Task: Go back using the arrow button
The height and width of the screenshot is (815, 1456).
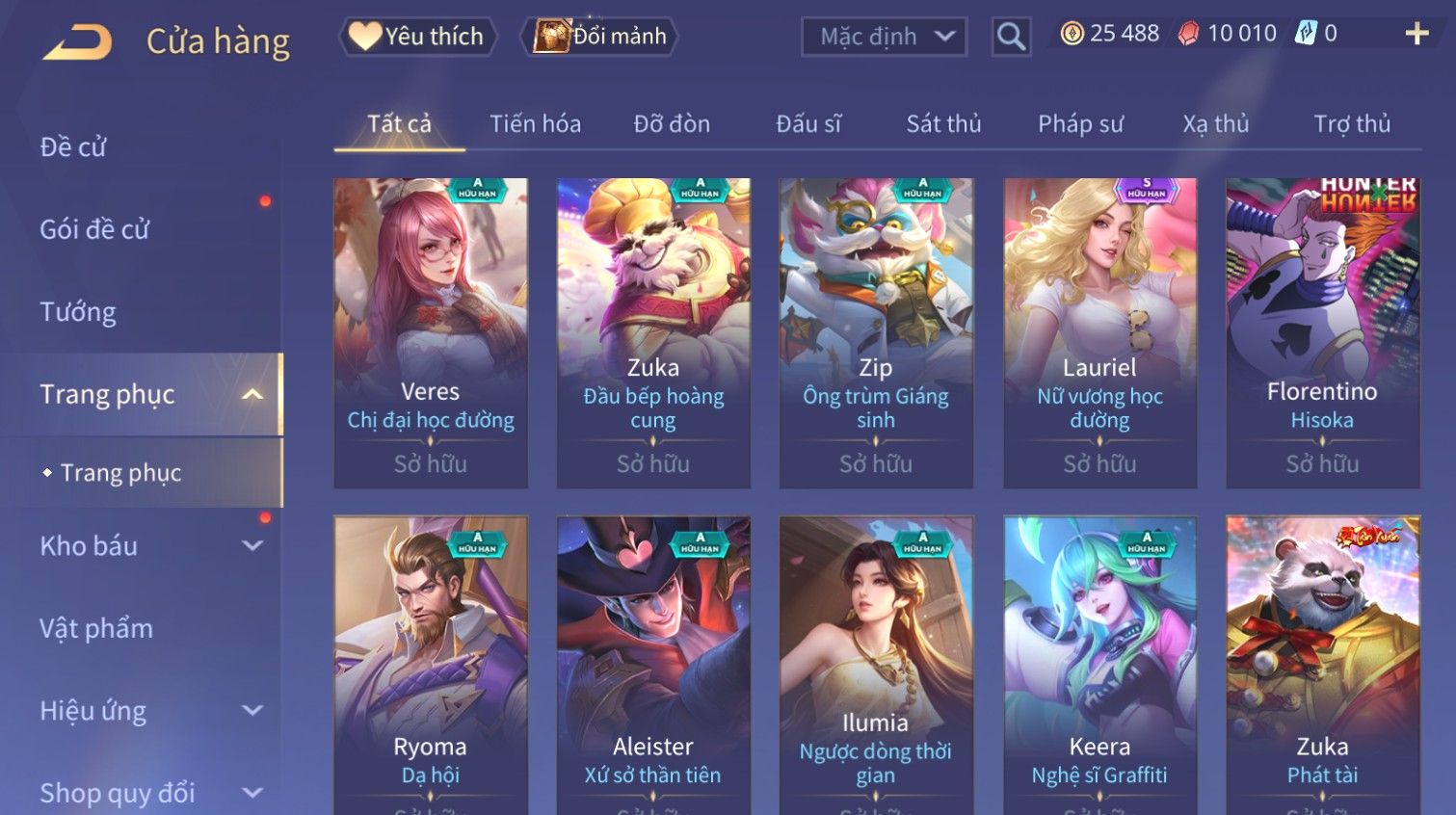Action: 78,41
